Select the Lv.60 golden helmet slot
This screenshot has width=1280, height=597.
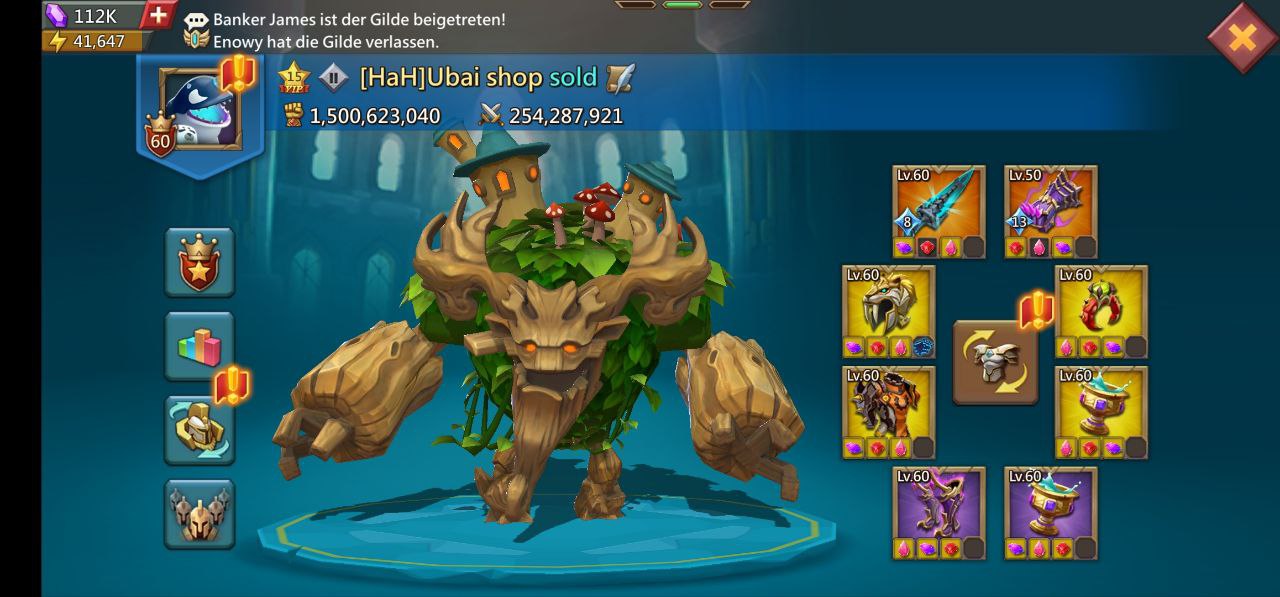pos(889,311)
